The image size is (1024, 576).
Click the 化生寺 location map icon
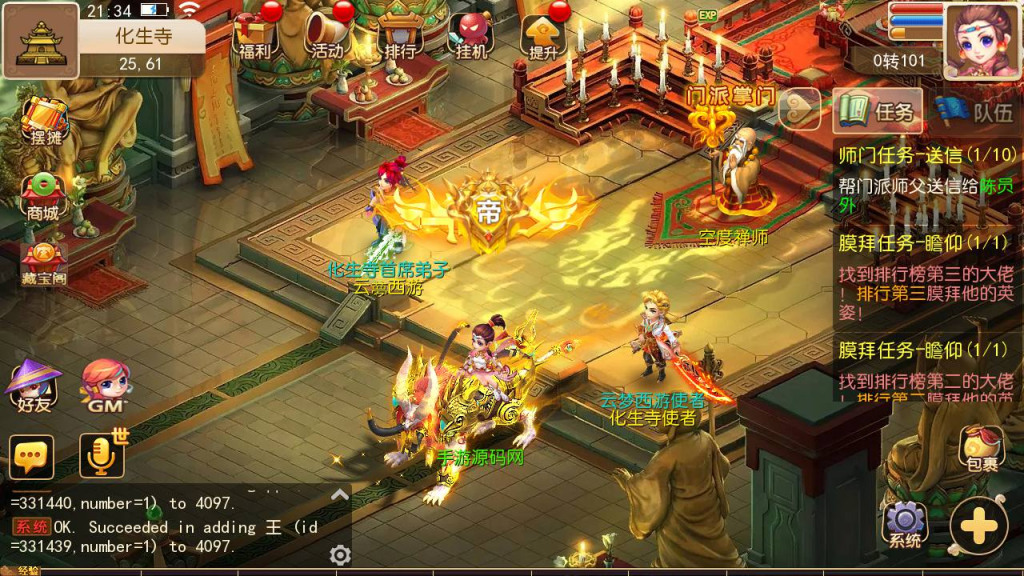coord(41,41)
